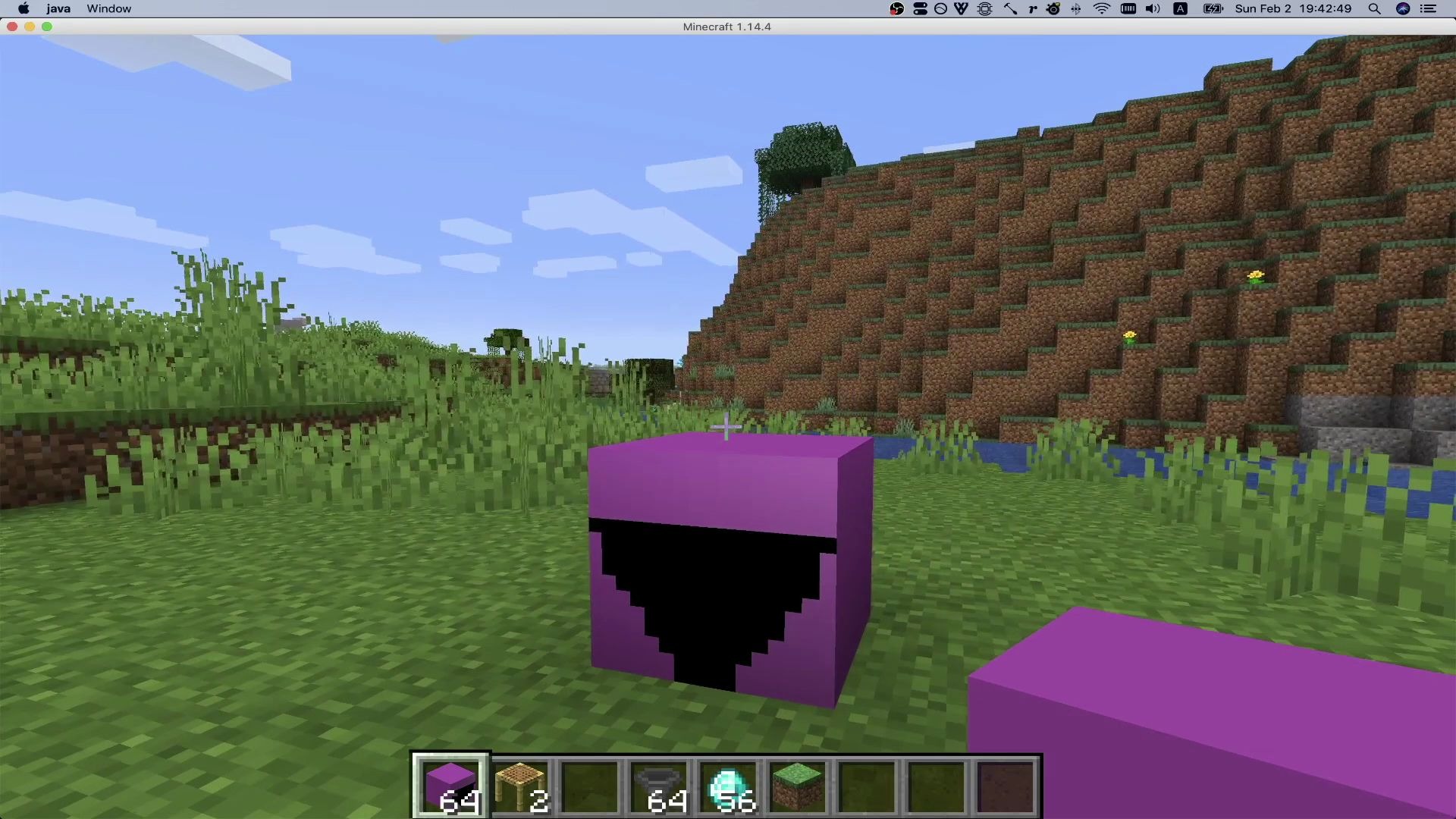Screen dimensions: 1456x819
Task: Open the whale-shaped Docker menu bar icon
Action: coord(984,8)
